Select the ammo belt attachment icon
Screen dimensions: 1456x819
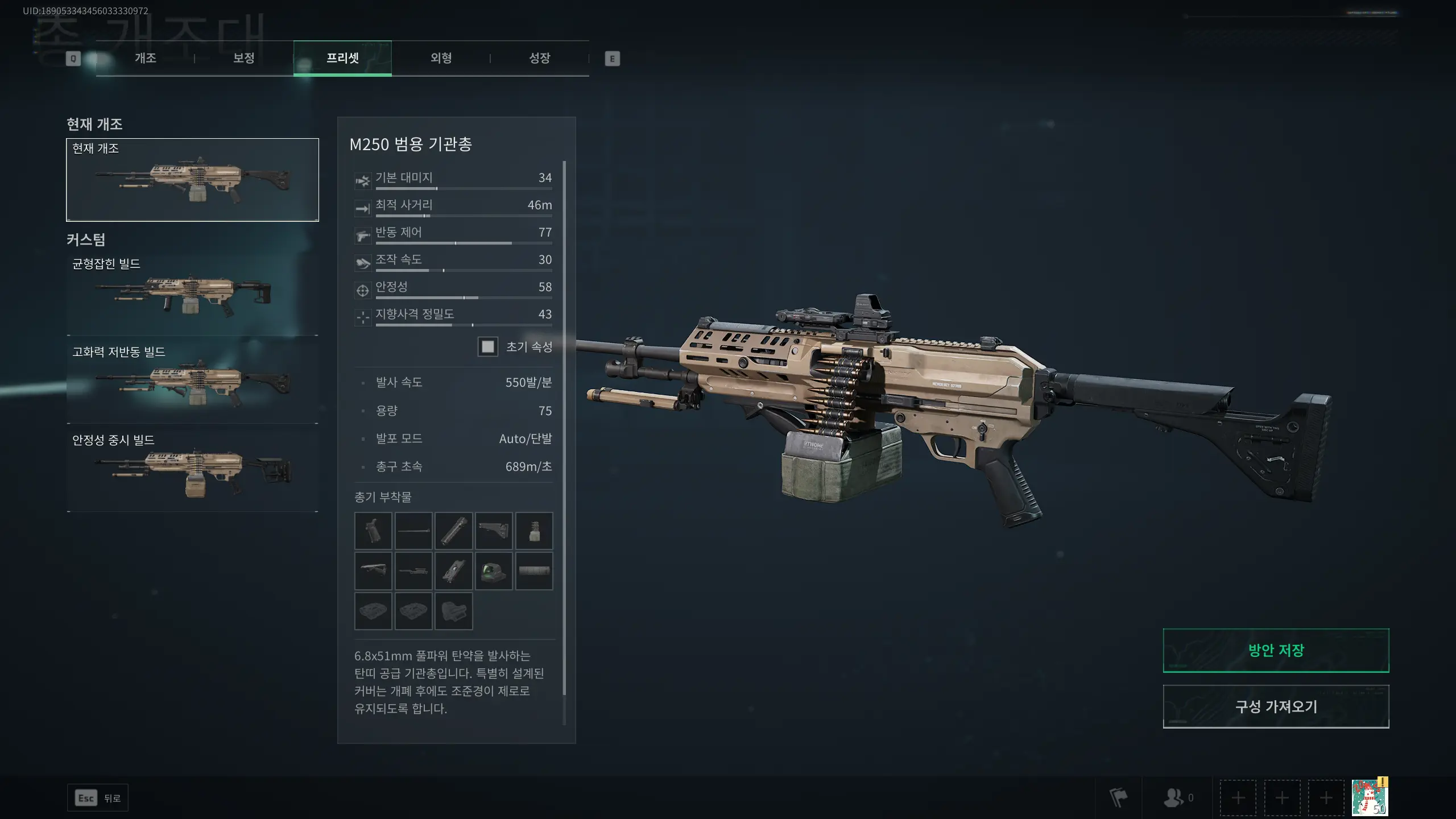click(534, 531)
